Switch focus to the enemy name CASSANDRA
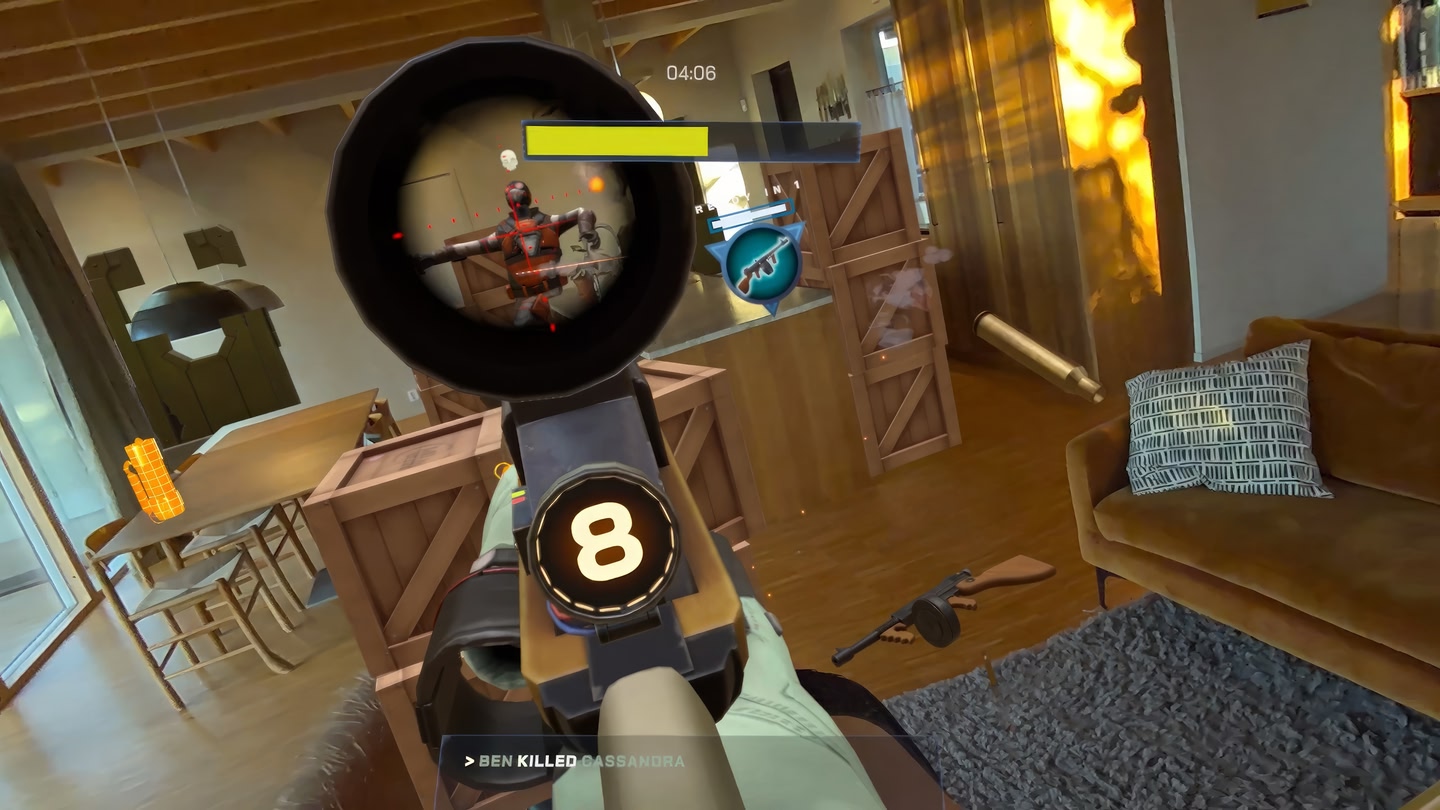 632,761
